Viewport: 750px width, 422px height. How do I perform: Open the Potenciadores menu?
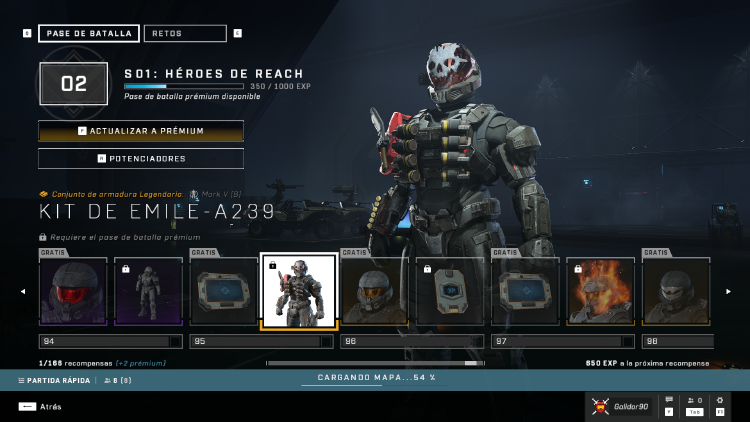click(x=141, y=158)
